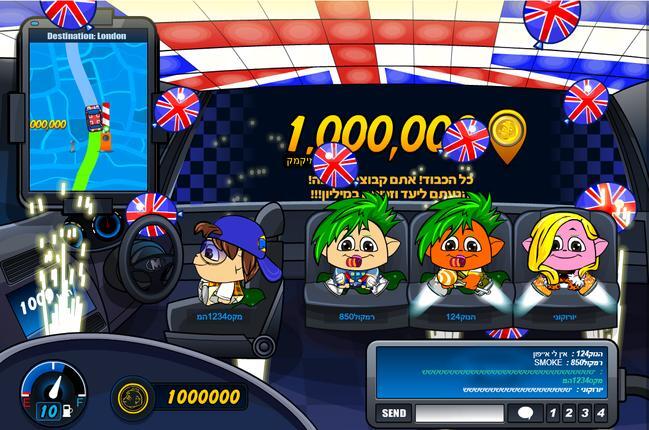Choose chat preset button 2
This screenshot has height=430, width=649.
(567, 413)
